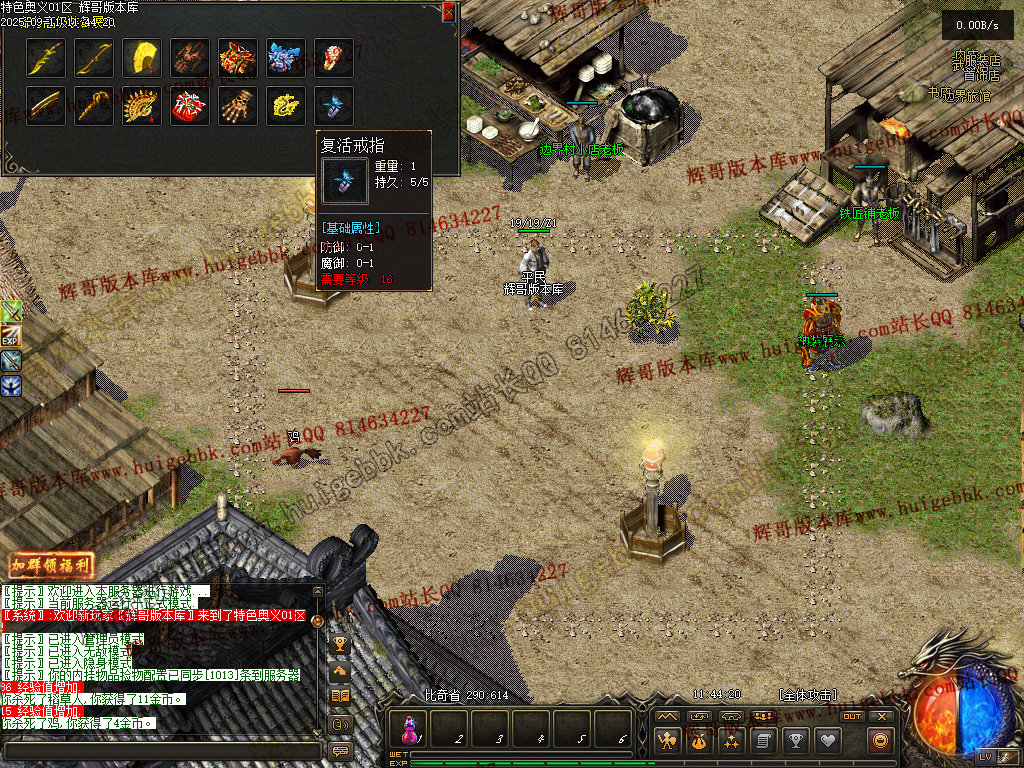Select the skull bone glove item

tap(238, 105)
